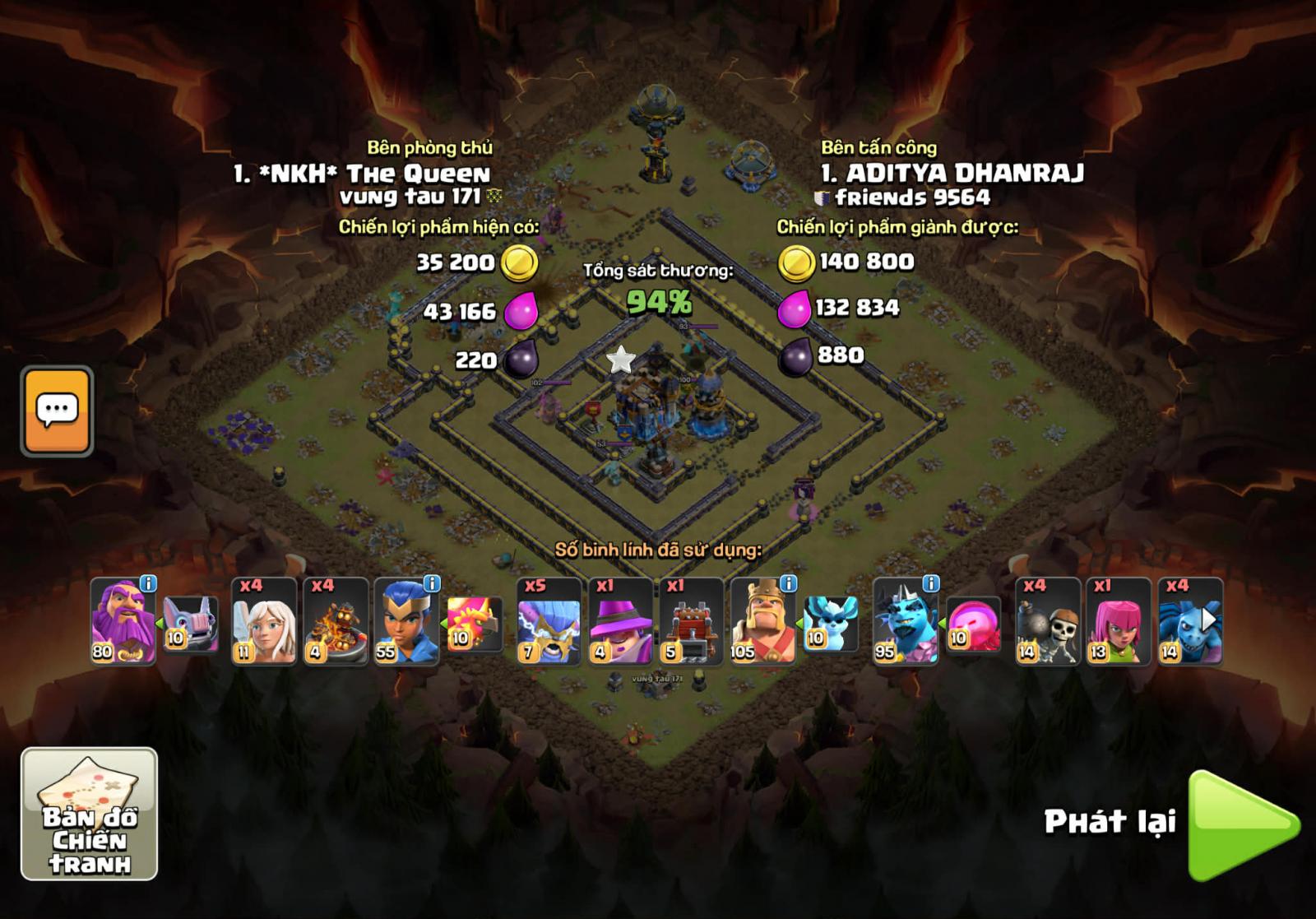This screenshot has height=919, width=1316.
Task: Show info for the Barbarian King
Action: click(x=788, y=583)
